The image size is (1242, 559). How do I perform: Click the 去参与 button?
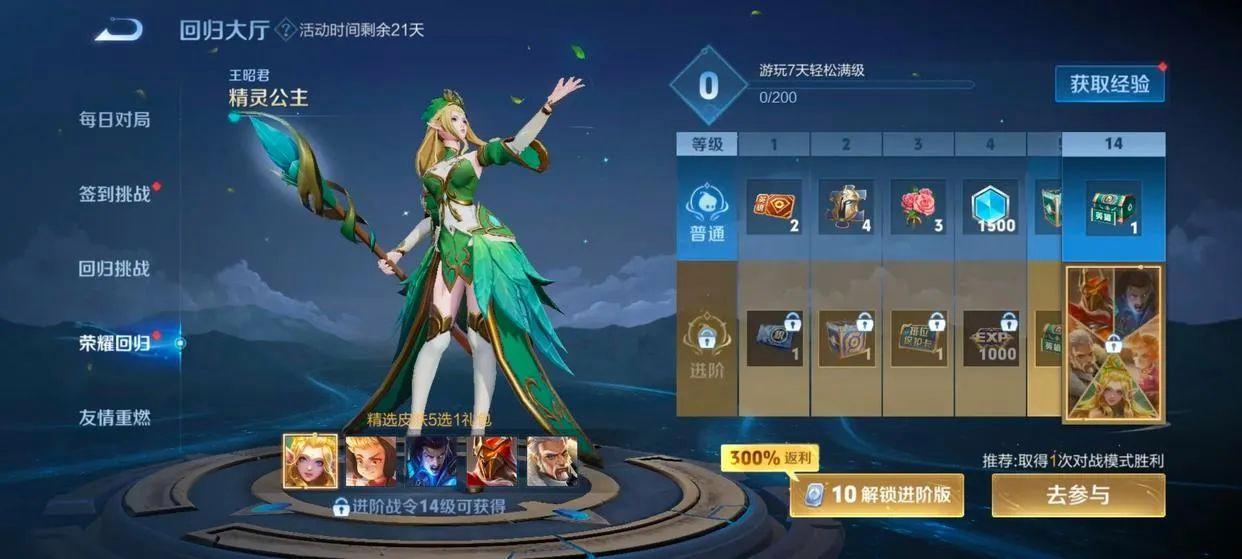(1078, 495)
